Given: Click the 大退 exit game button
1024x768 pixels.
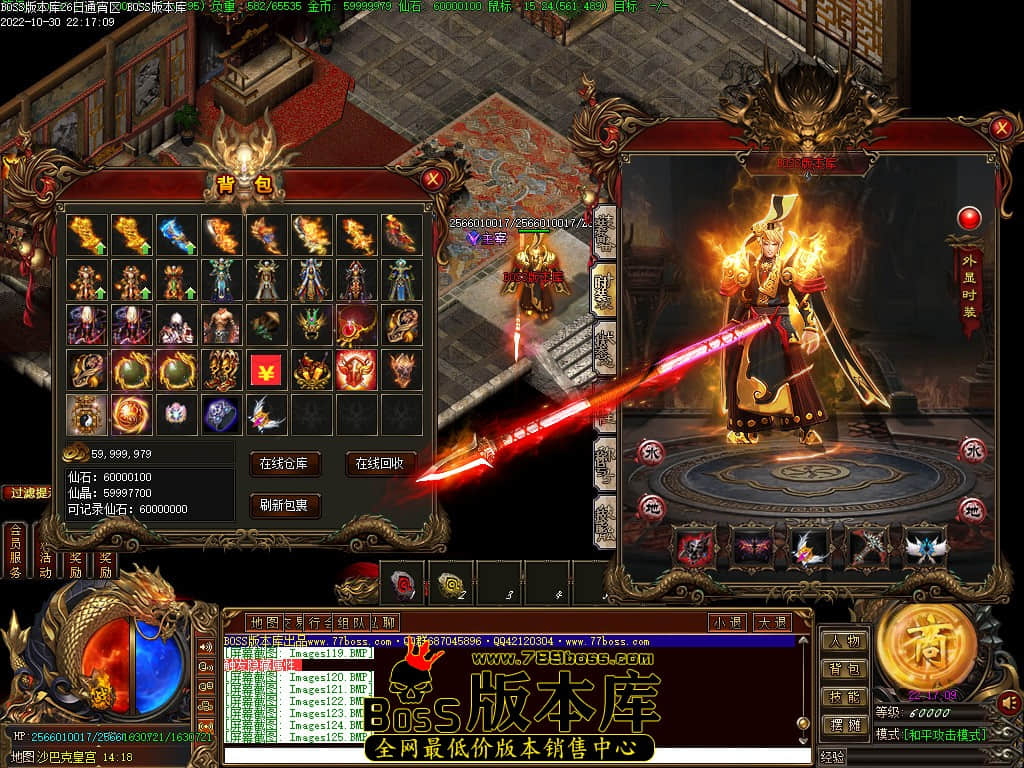Looking at the screenshot, I should pyautogui.click(x=771, y=622).
